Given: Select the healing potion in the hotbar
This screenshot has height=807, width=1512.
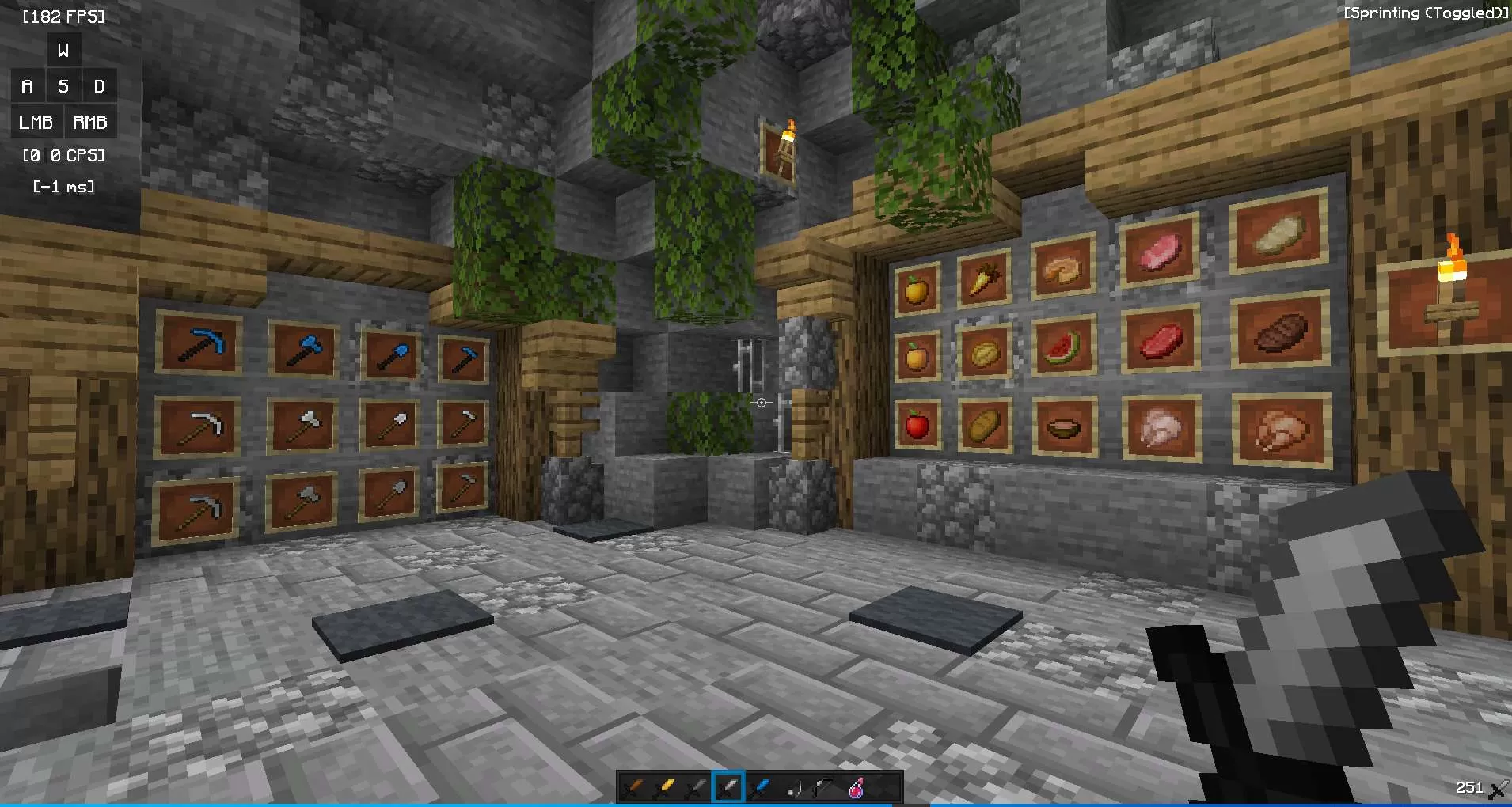Looking at the screenshot, I should (x=857, y=786).
